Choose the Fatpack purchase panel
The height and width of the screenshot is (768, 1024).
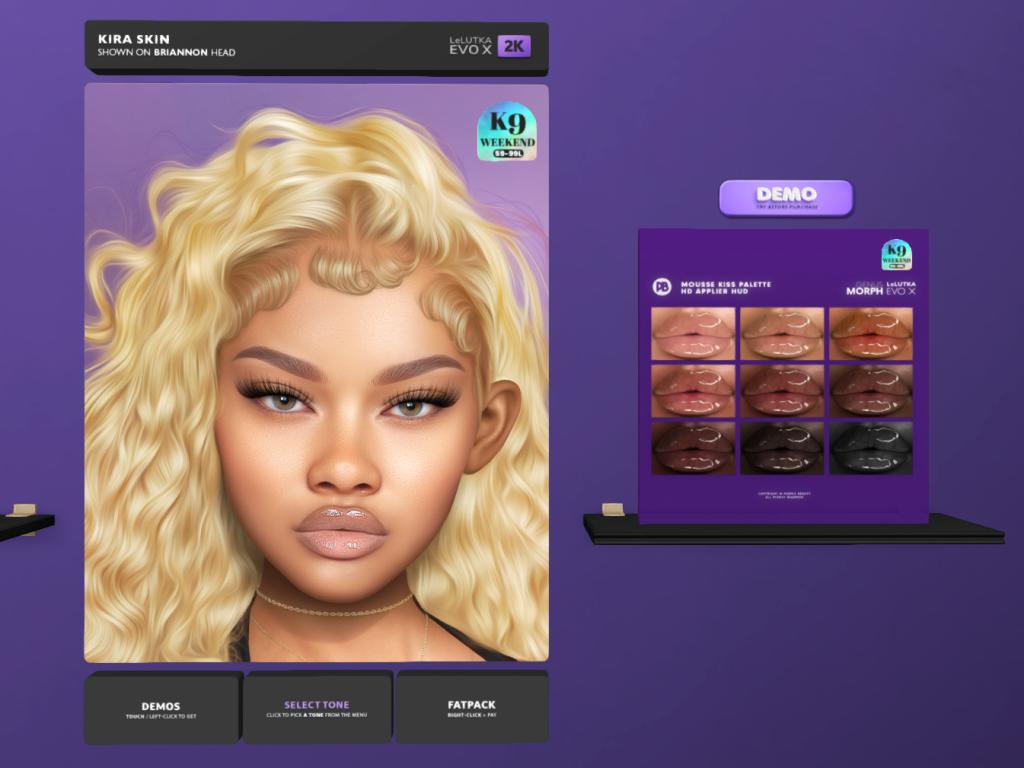(x=471, y=708)
